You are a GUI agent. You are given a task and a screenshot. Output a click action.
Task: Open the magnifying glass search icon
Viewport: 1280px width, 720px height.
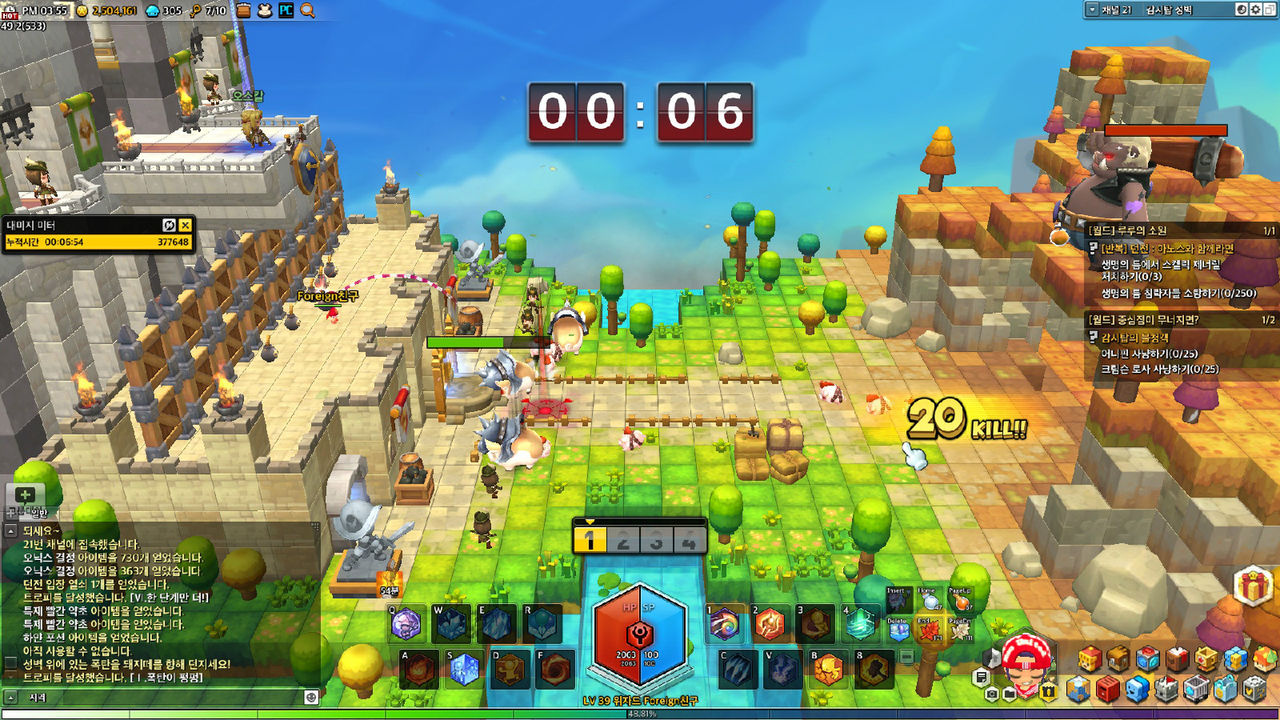pyautogui.click(x=307, y=10)
